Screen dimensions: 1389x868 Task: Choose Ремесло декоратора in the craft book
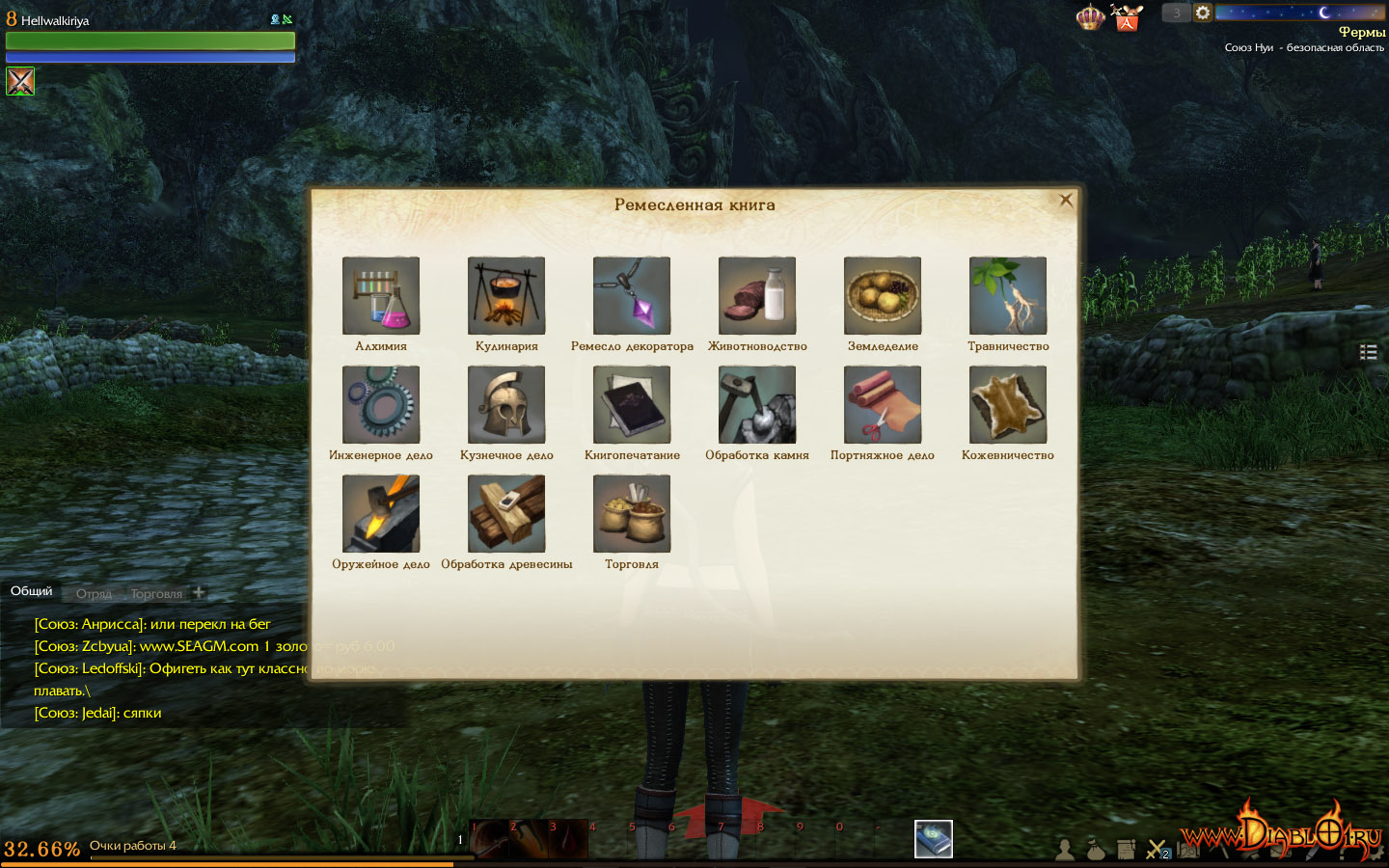coord(632,295)
